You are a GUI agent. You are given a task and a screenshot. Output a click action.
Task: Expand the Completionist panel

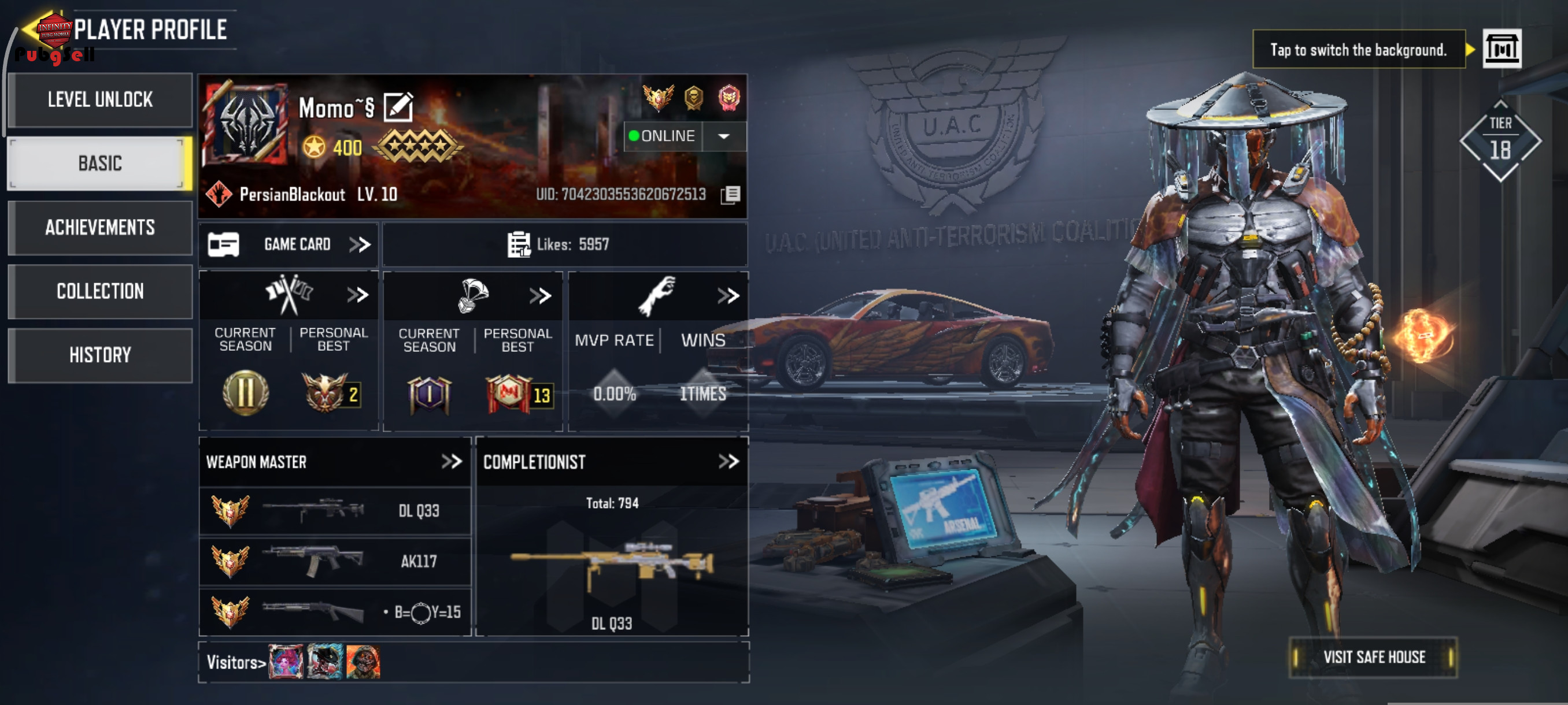pos(728,462)
